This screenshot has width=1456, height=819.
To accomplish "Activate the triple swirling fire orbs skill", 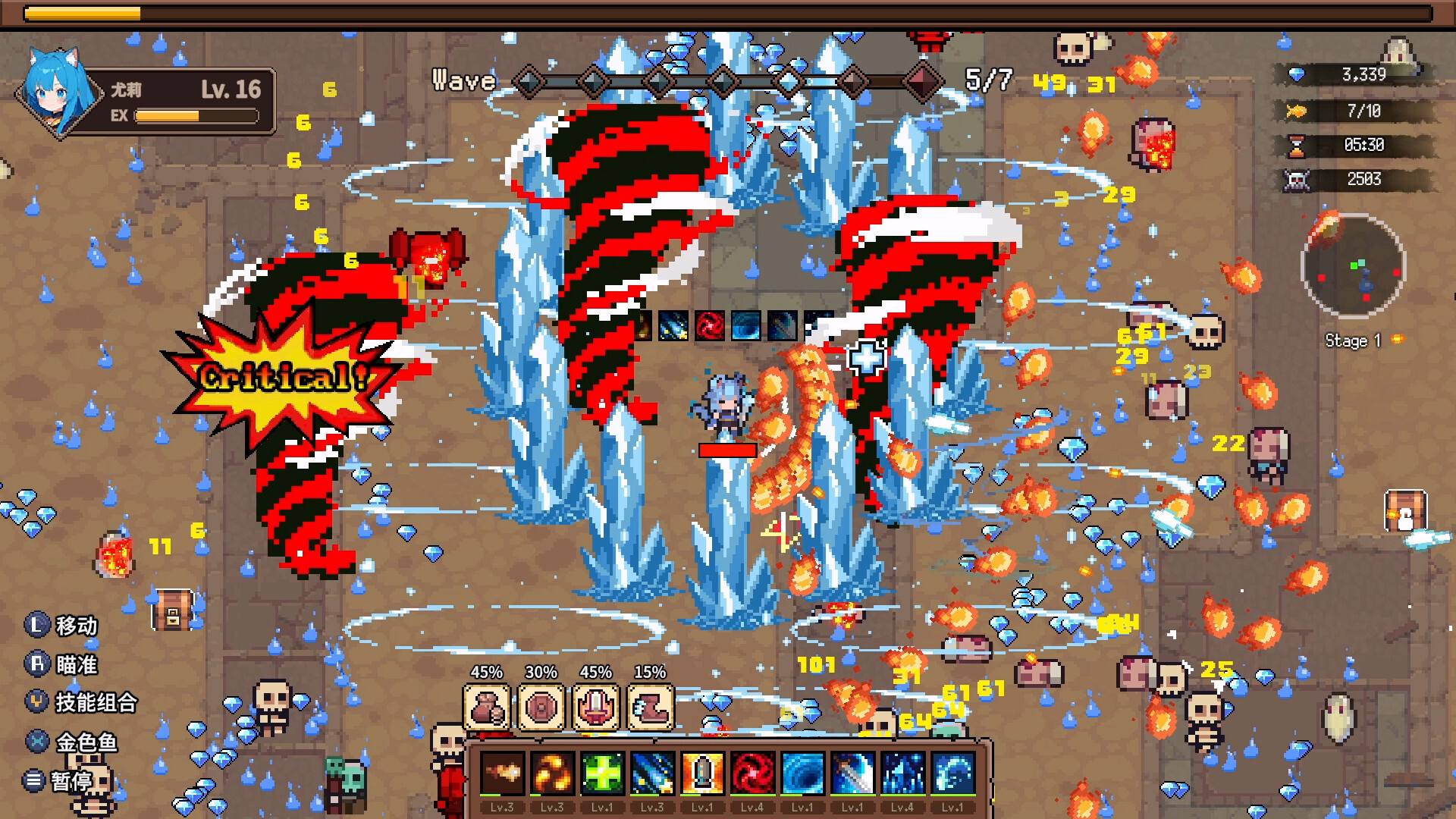I will [x=552, y=773].
